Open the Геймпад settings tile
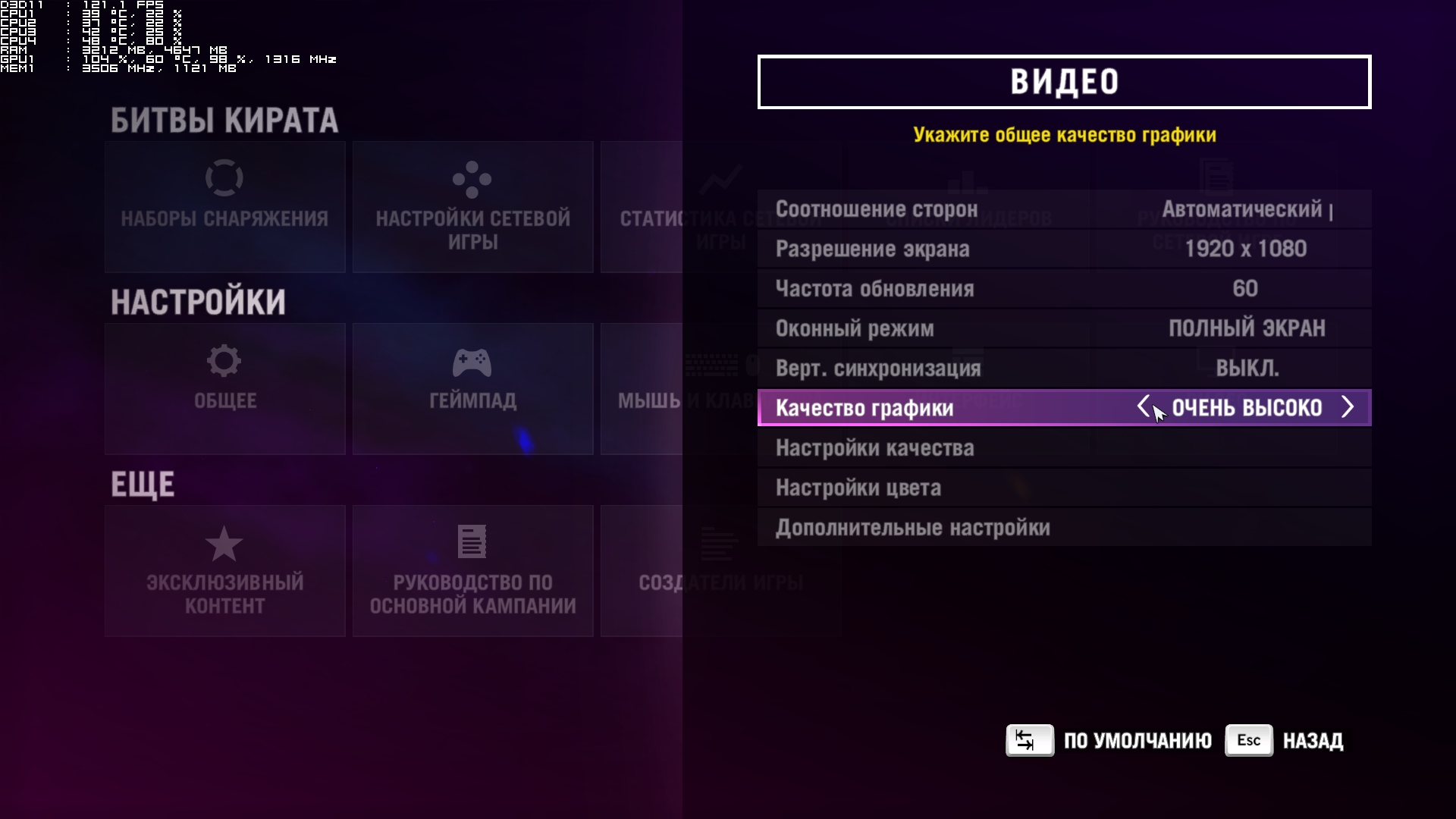 point(472,389)
